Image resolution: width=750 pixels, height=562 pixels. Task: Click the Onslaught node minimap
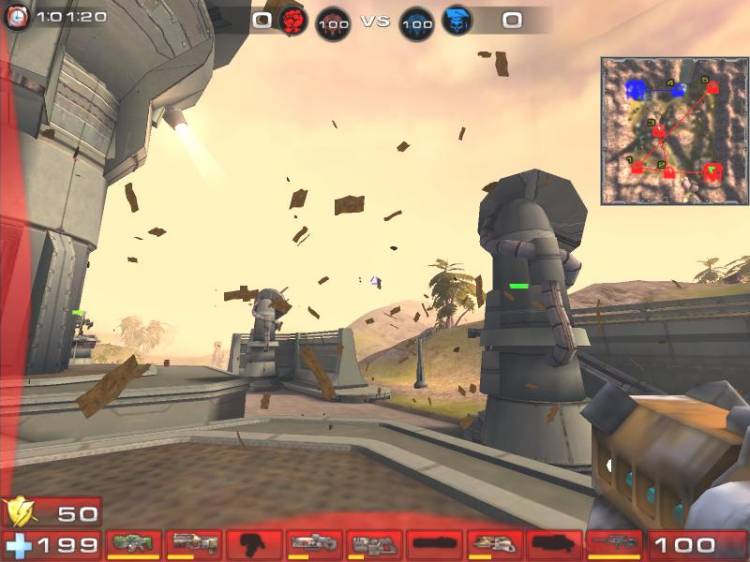click(675, 131)
